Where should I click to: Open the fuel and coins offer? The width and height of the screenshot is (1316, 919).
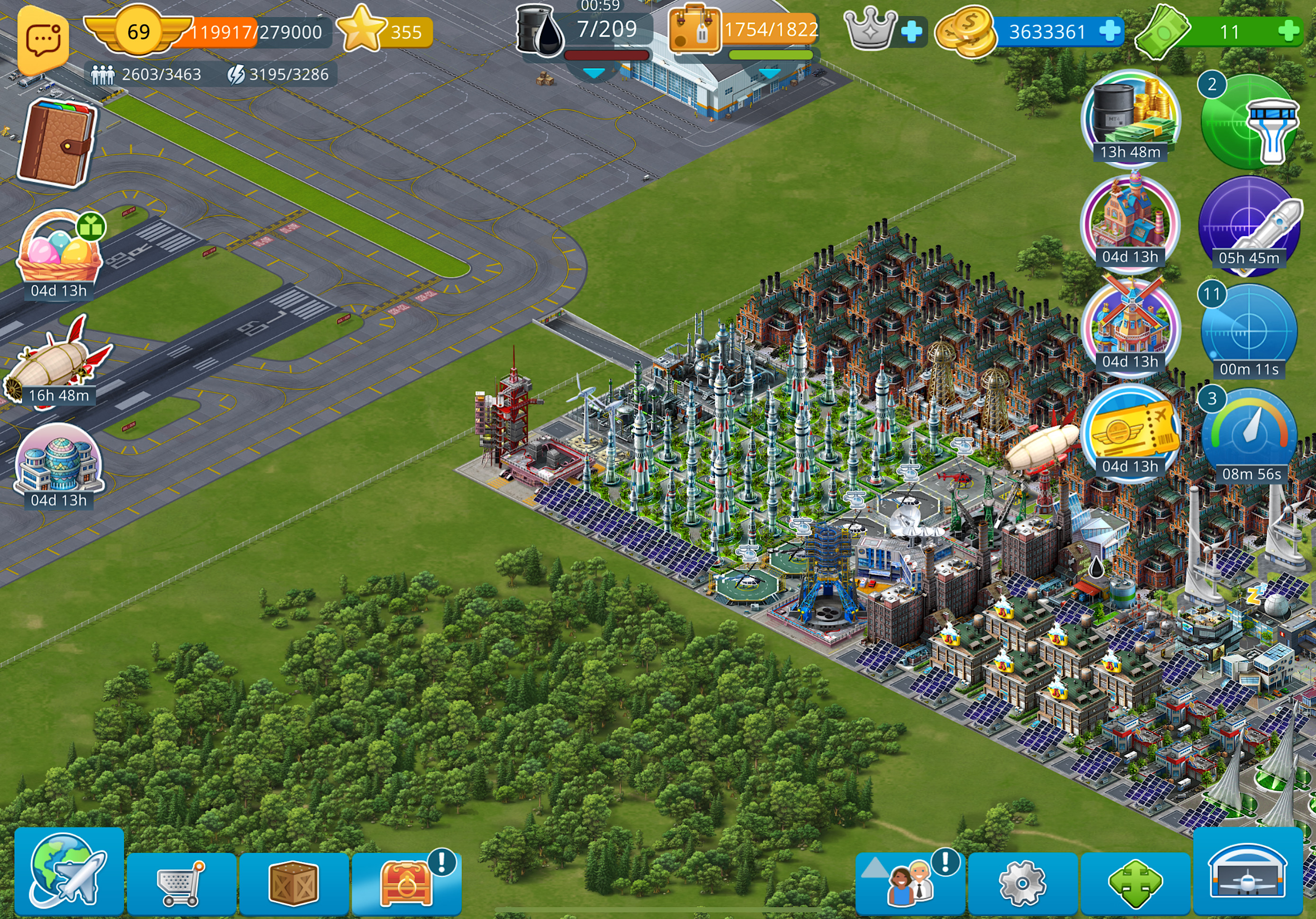[x=1130, y=117]
